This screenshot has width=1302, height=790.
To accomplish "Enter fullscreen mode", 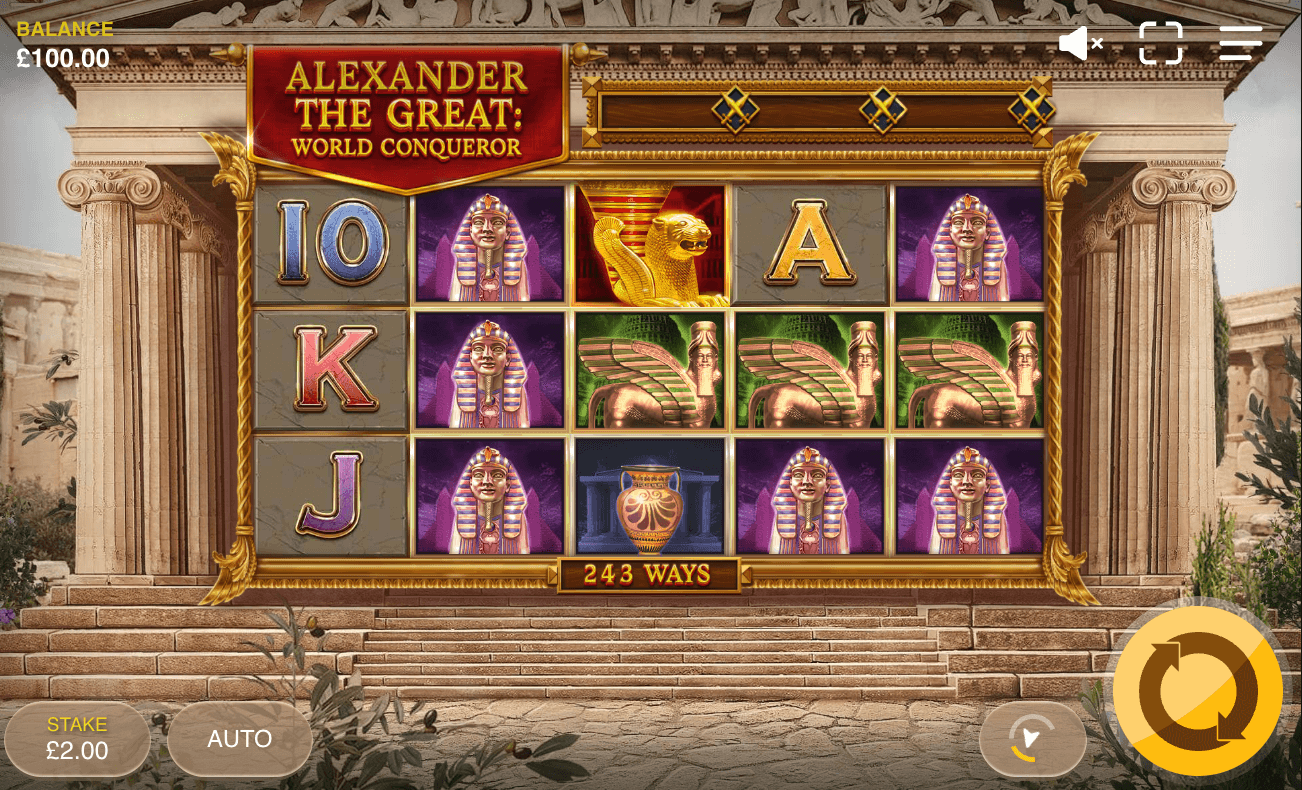I will pos(1161,43).
